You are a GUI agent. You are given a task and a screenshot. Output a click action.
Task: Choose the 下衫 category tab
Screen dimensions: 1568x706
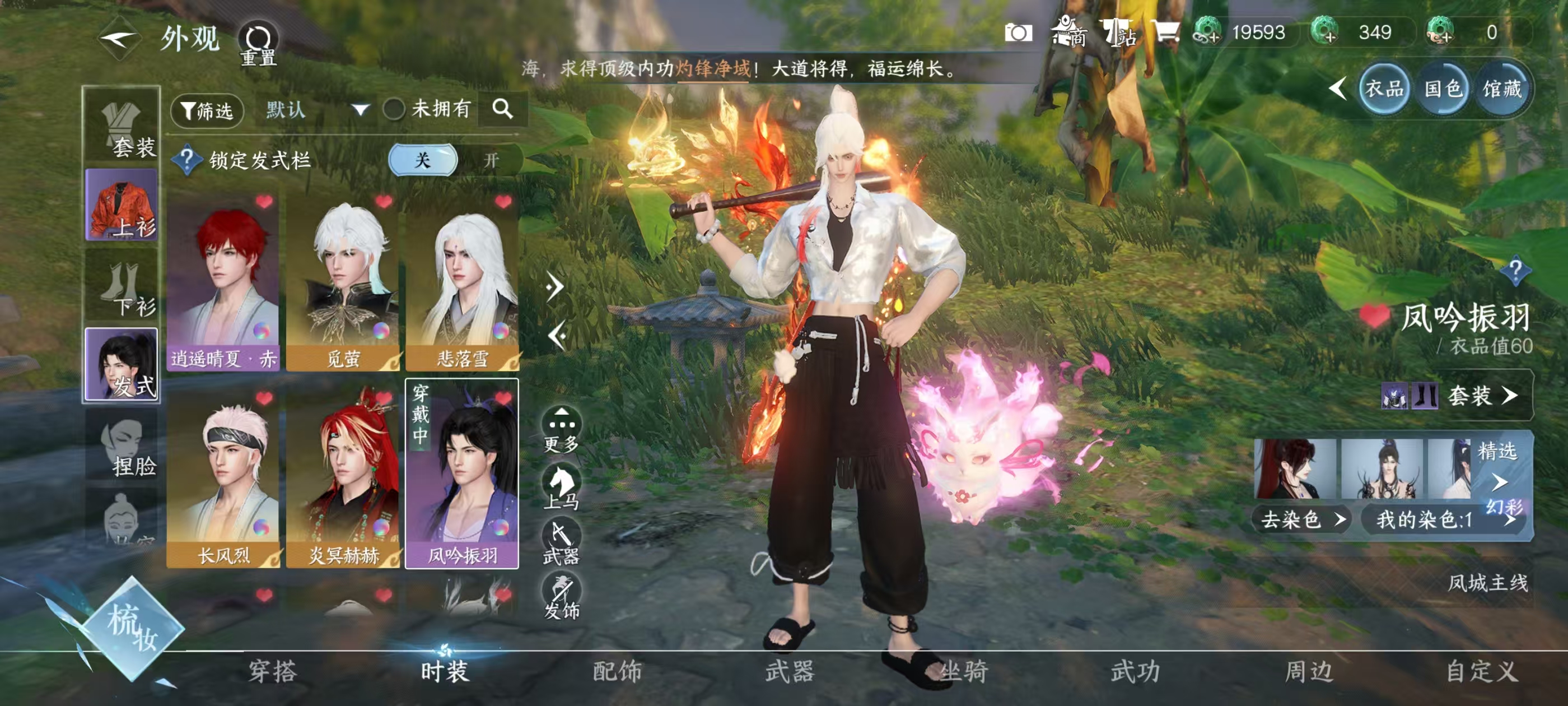point(122,287)
